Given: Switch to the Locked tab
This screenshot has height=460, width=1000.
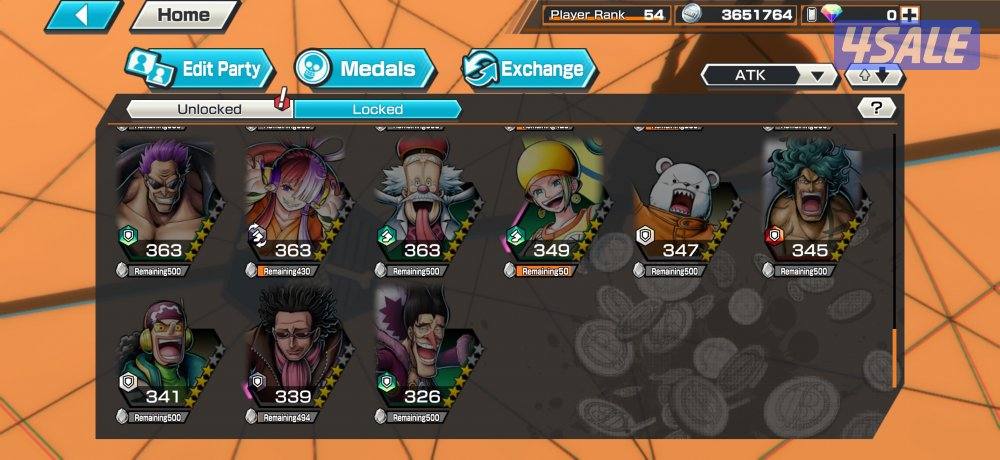Looking at the screenshot, I should pyautogui.click(x=377, y=109).
